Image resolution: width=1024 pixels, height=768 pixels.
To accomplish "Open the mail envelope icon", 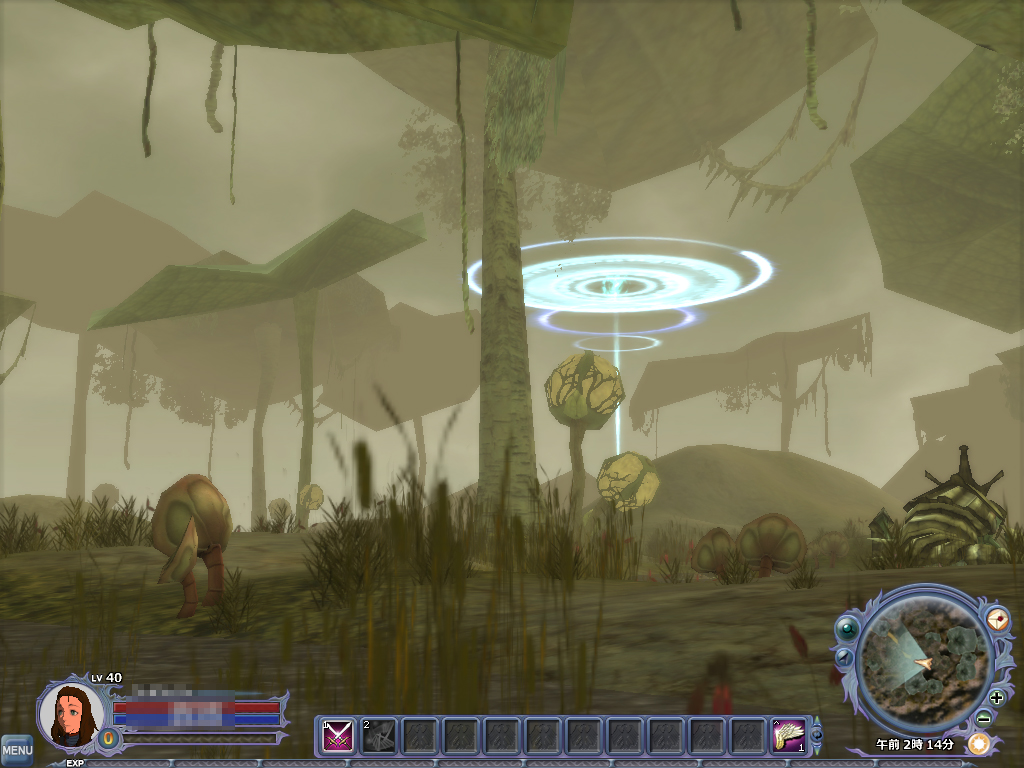I will click(998, 620).
